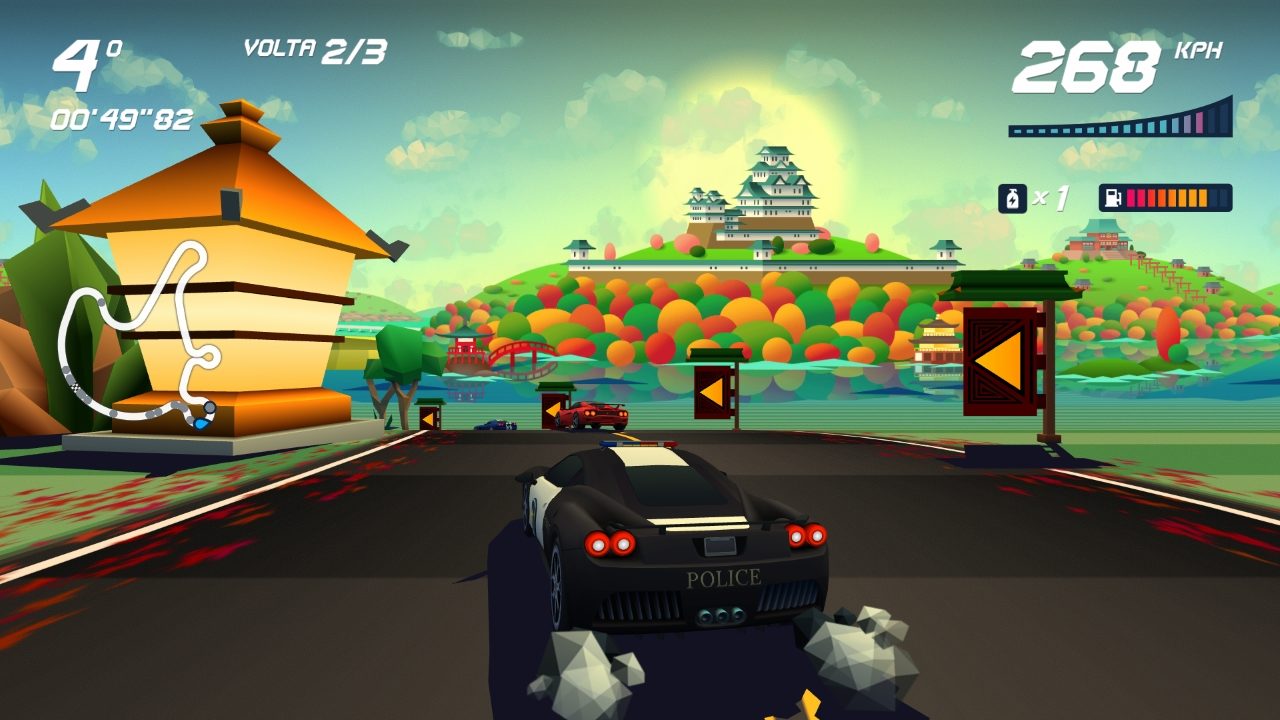Select the blue player marker on minimap
1280x720 pixels.
click(203, 423)
